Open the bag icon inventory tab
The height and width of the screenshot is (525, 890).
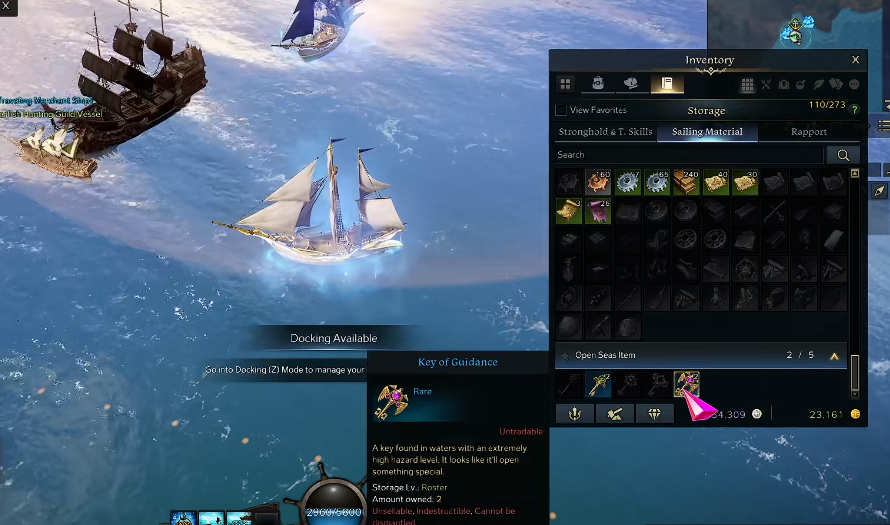[598, 84]
